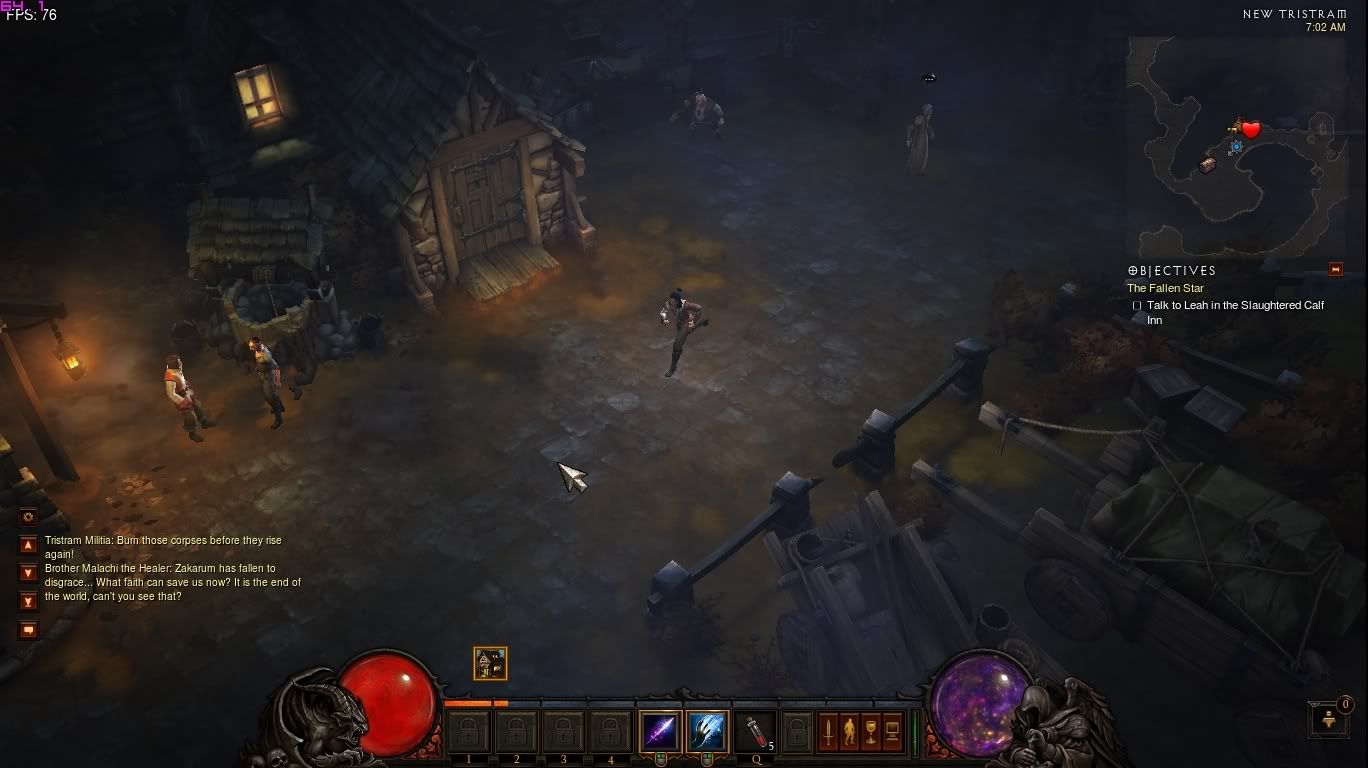Screen dimensions: 1368x768
Task: Open the character figure menu button
Action: [x=849, y=732]
